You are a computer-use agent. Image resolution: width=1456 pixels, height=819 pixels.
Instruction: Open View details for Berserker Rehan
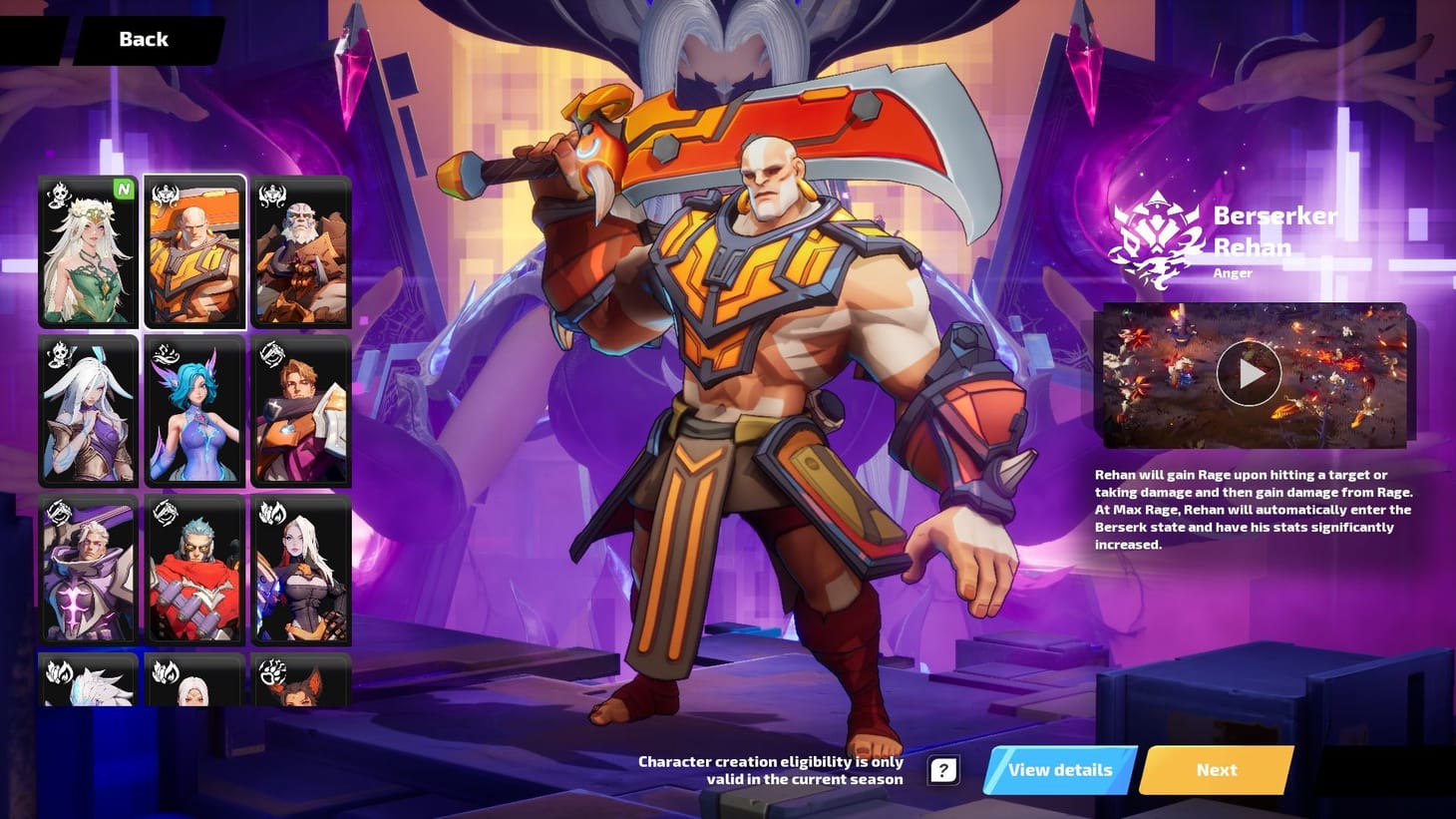coord(1059,770)
